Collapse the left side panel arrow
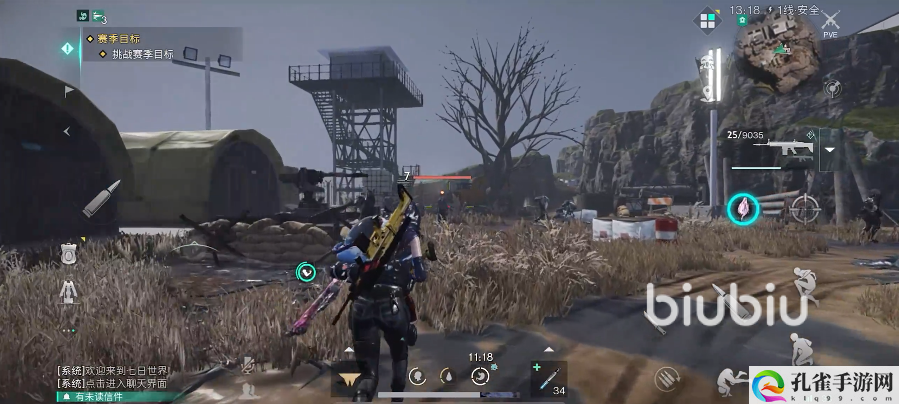This screenshot has height=404, width=899. click(68, 131)
